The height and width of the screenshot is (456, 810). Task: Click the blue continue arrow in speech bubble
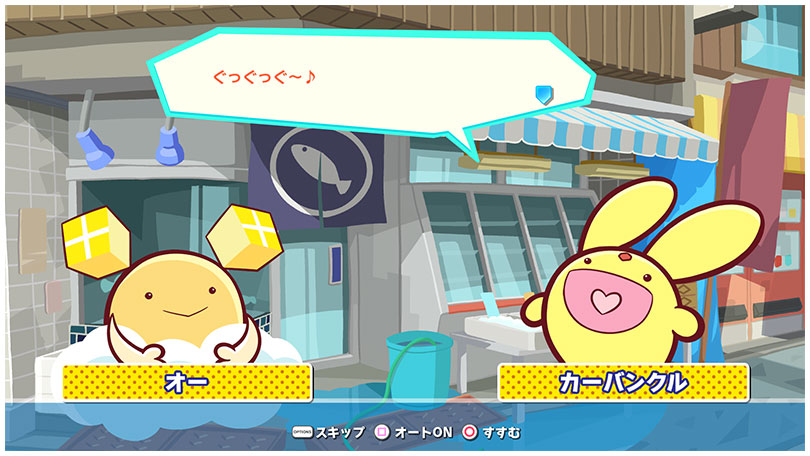[x=543, y=95]
